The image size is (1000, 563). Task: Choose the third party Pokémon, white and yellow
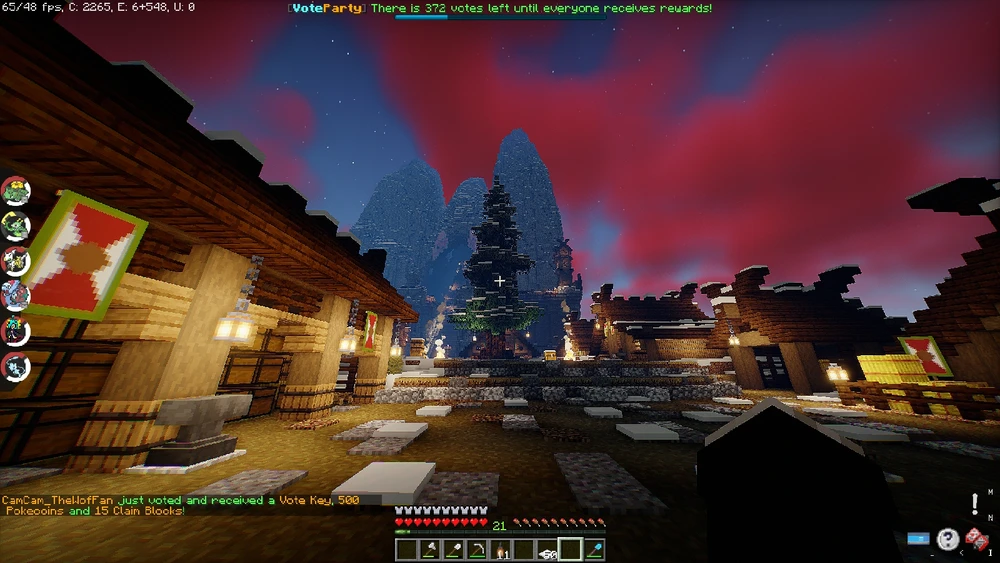click(x=16, y=260)
